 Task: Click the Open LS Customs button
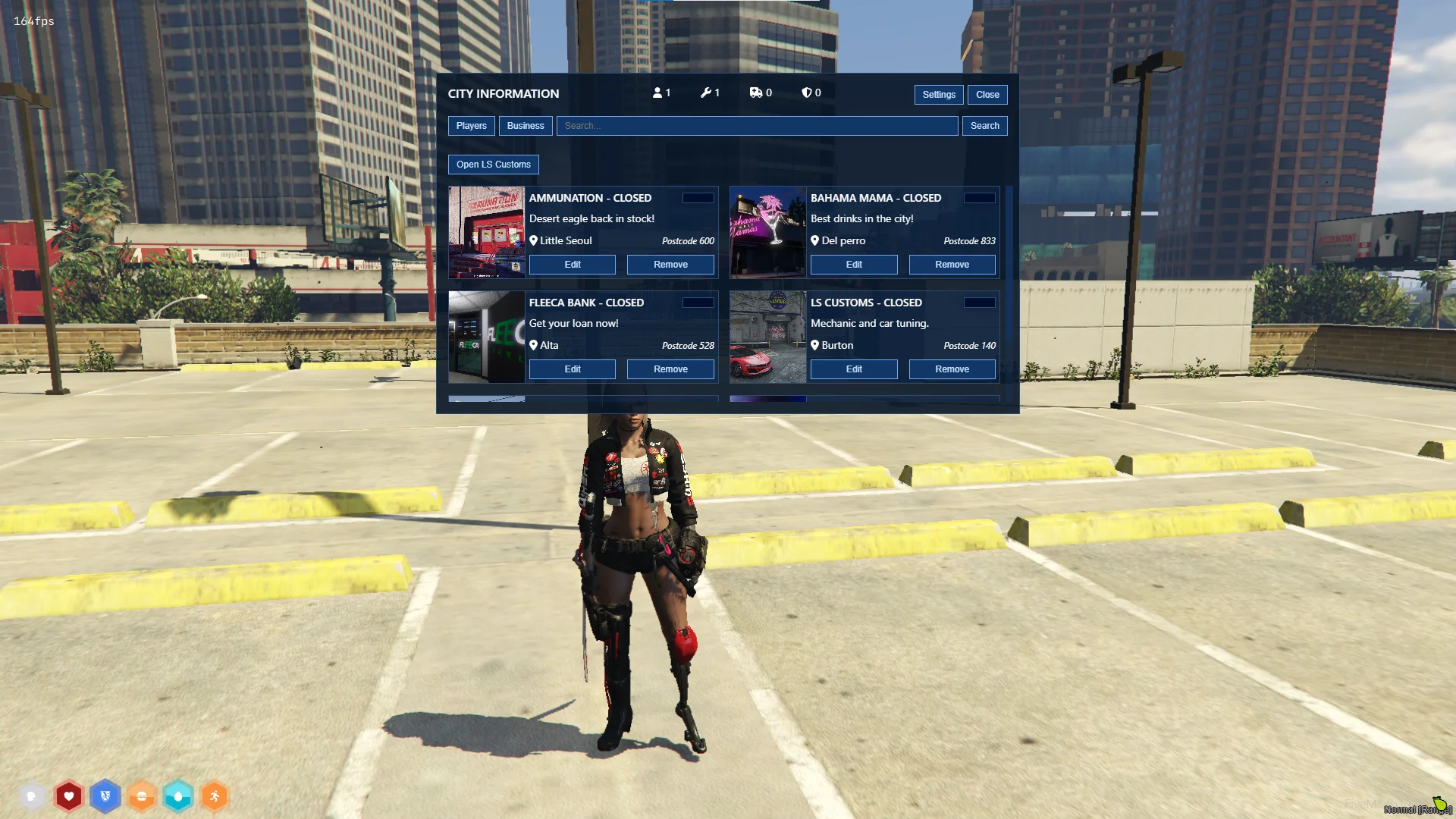click(493, 165)
